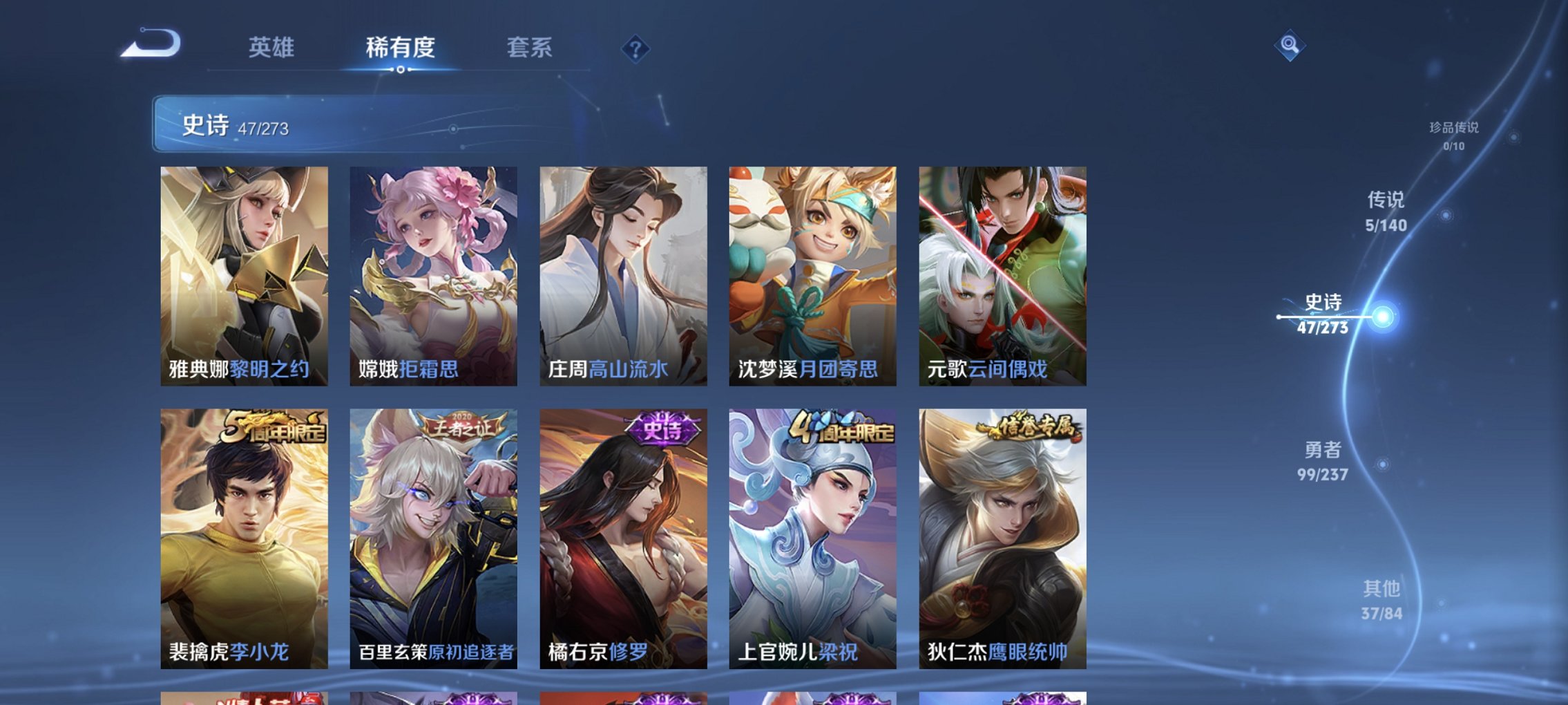Open help via the question mark icon
1568x705 pixels.
[636, 49]
